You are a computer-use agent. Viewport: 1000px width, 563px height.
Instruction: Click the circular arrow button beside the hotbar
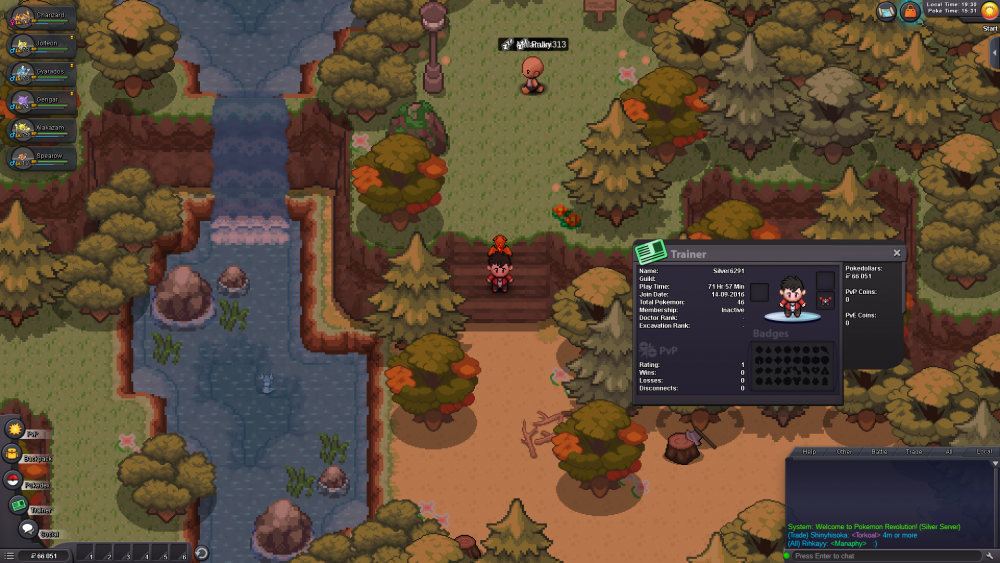point(201,553)
